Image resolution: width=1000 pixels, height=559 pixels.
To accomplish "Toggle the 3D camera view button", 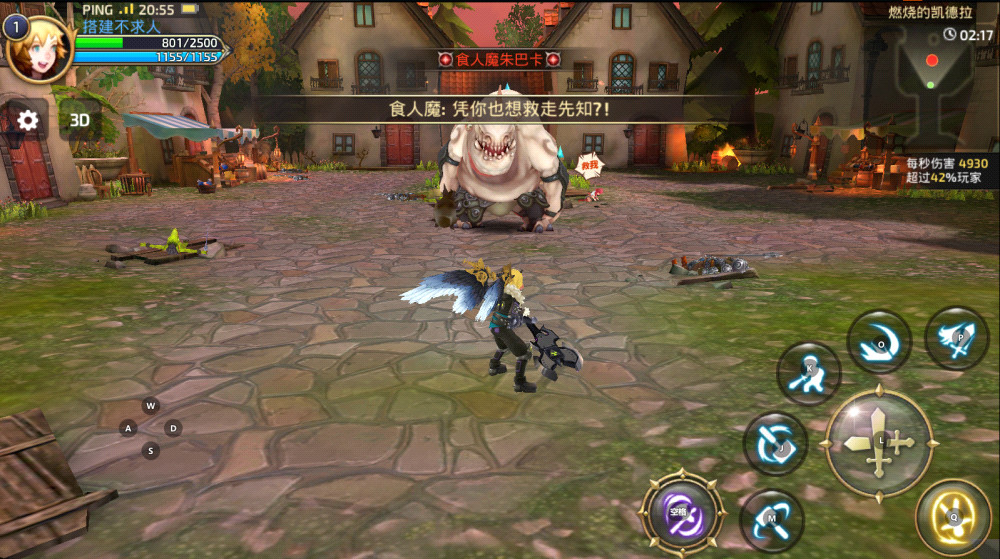I will click(x=80, y=121).
